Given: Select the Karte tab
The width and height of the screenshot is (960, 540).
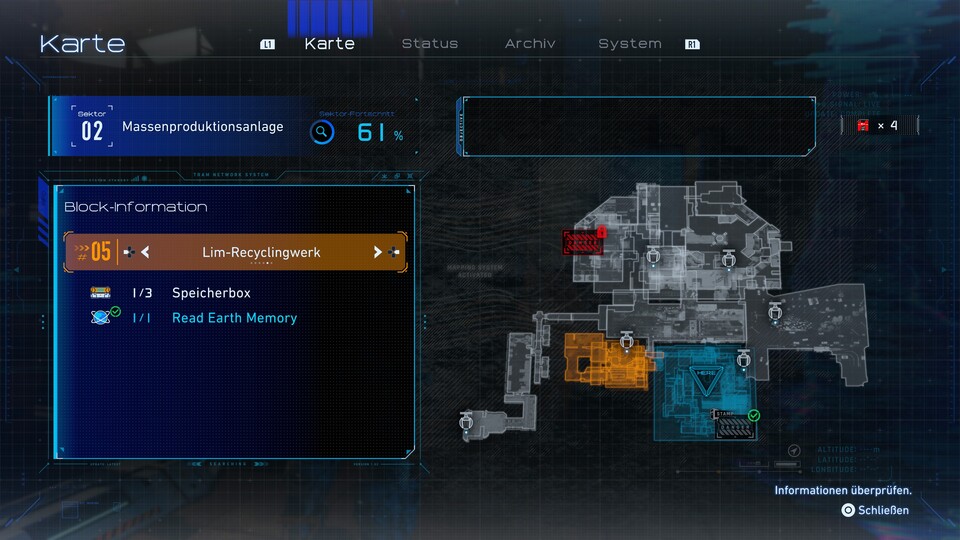Looking at the screenshot, I should [329, 44].
